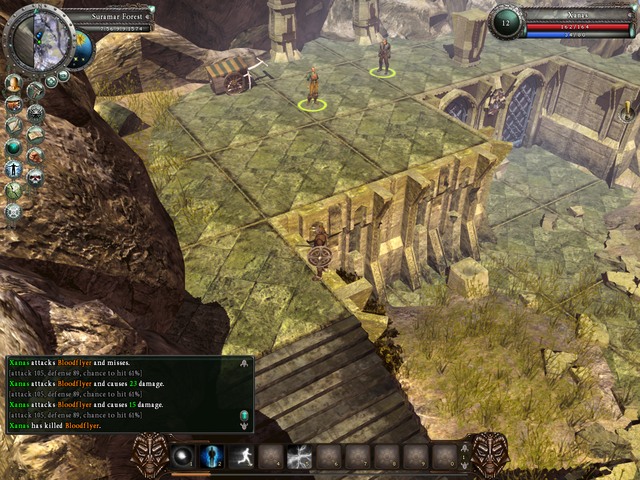This screenshot has width=640, height=480.
Task: Select the character head portrait icon
Action: coord(13,82)
